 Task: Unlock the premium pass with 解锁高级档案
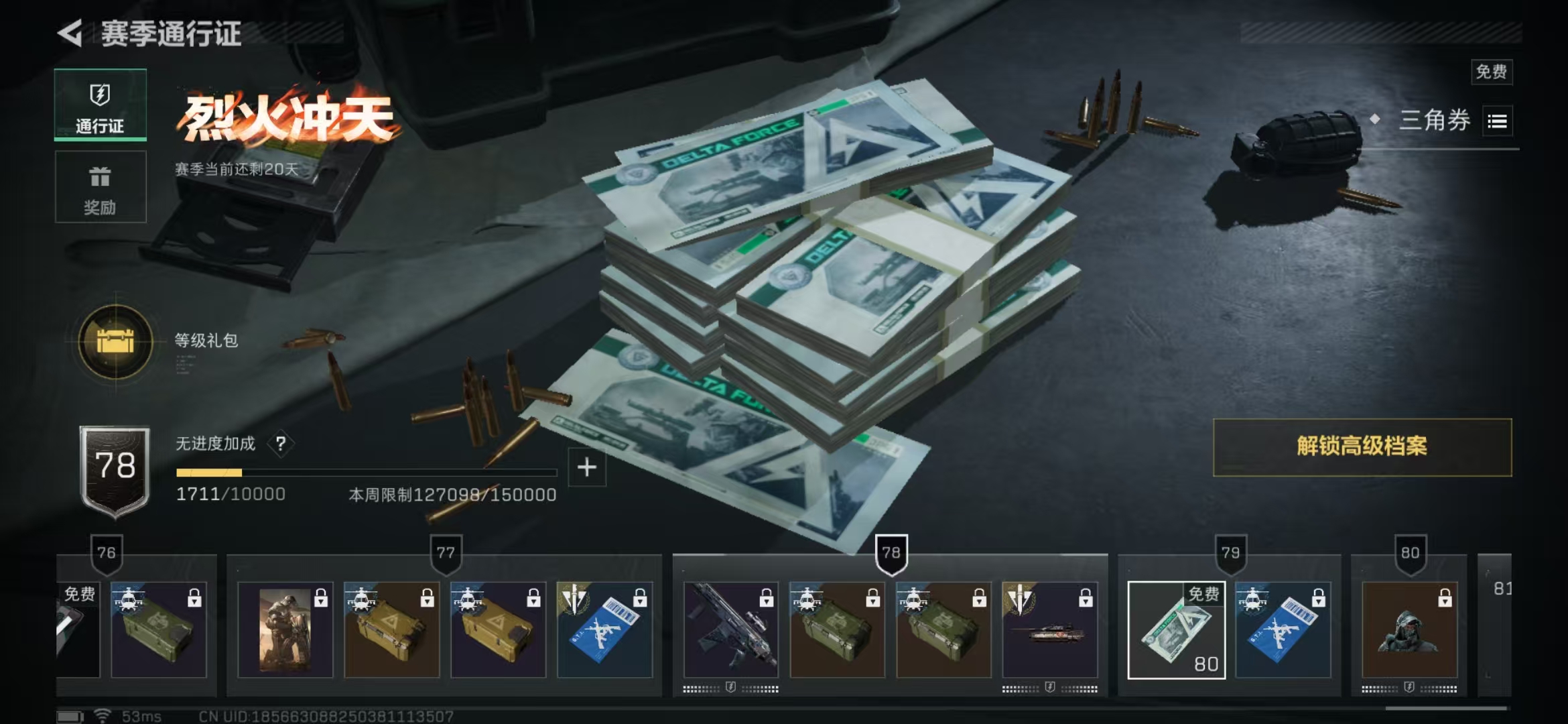click(x=1362, y=447)
